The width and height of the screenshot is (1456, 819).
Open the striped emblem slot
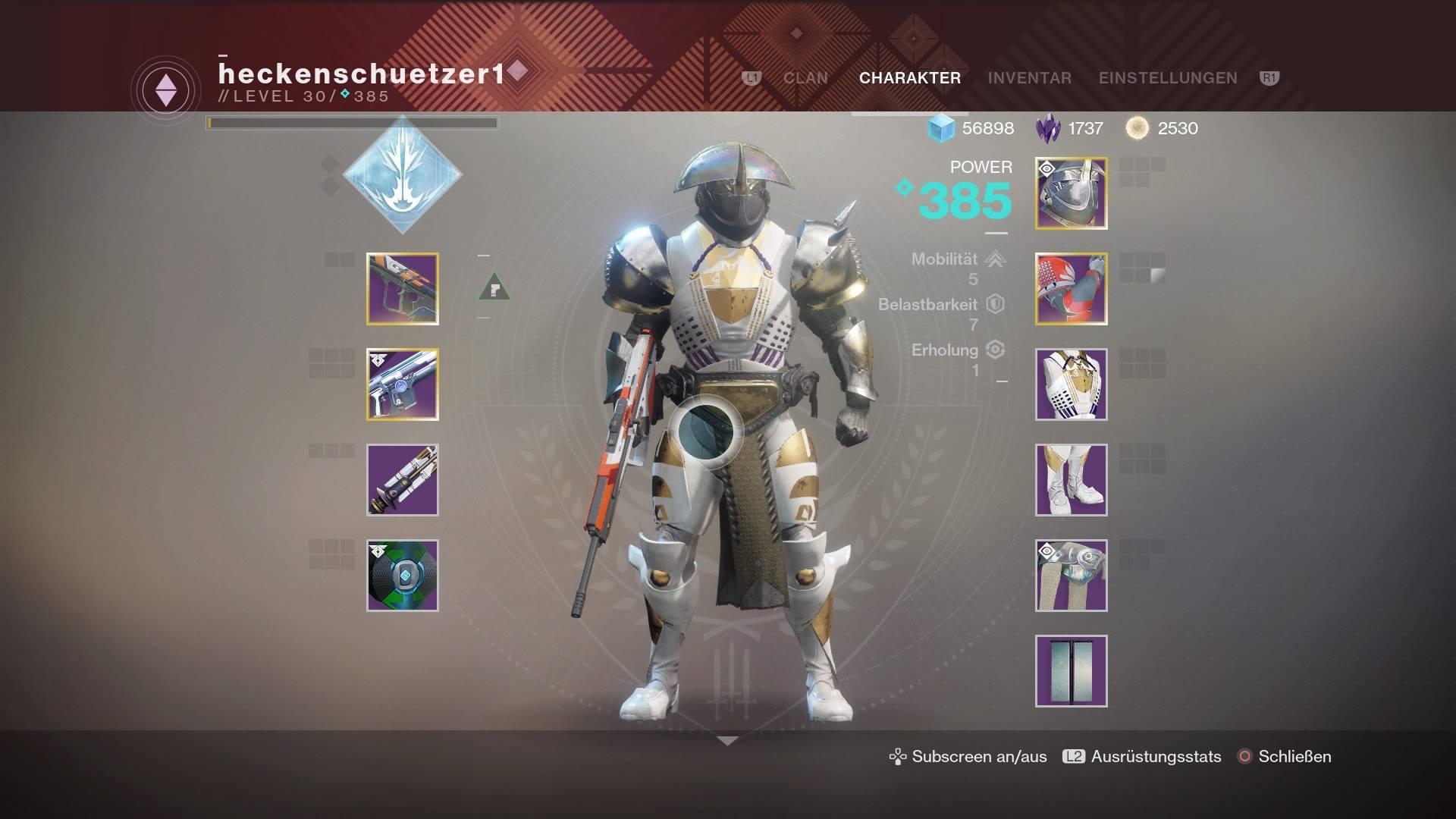pos(1071,671)
